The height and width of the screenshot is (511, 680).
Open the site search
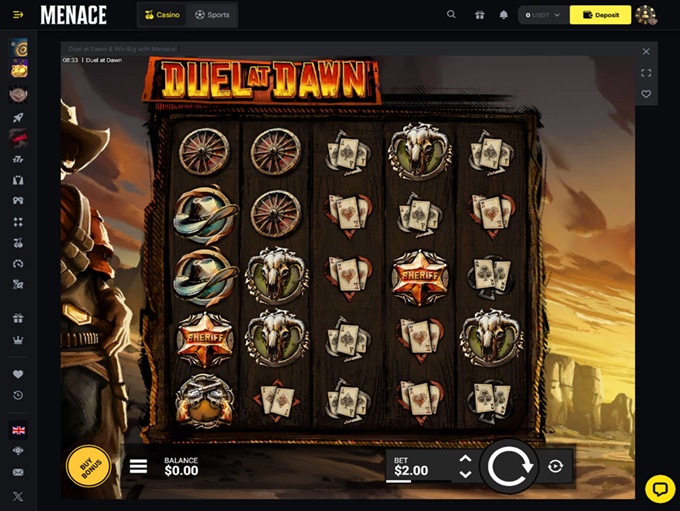452,15
